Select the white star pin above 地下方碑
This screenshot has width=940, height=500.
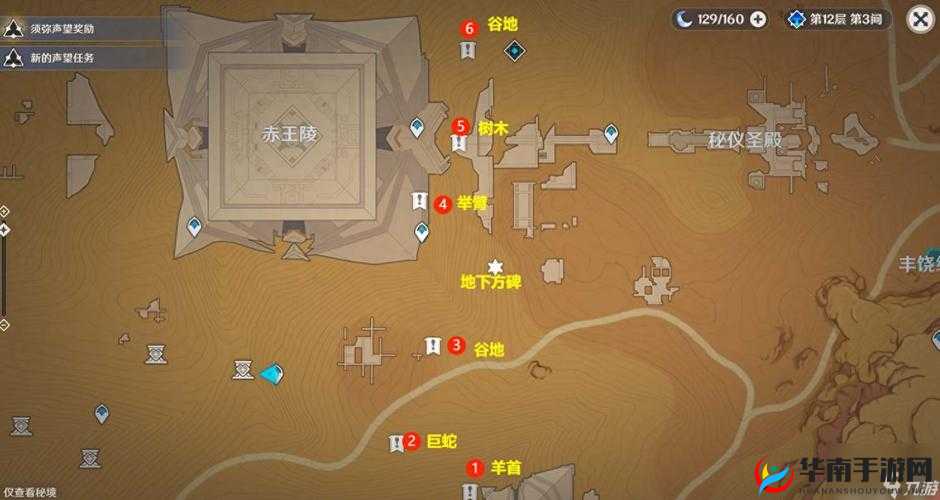coord(494,266)
